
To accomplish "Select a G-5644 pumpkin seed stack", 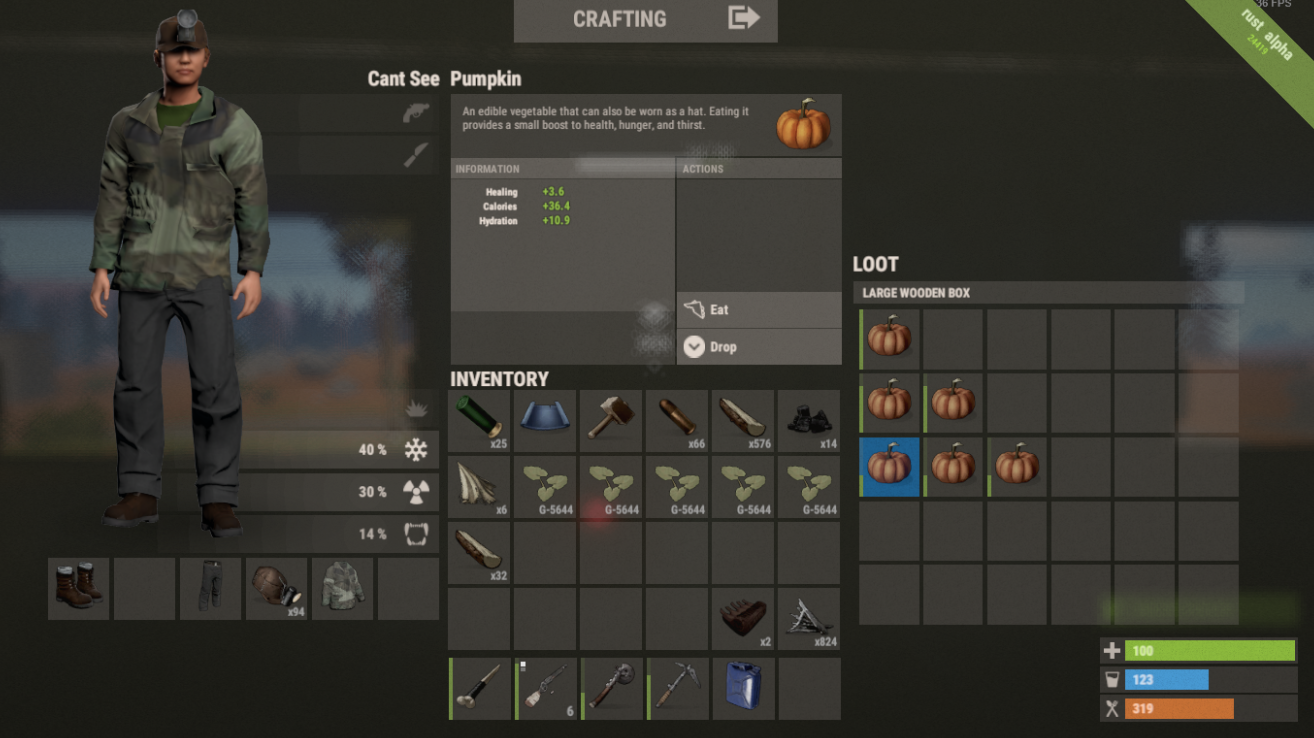I will tap(545, 487).
